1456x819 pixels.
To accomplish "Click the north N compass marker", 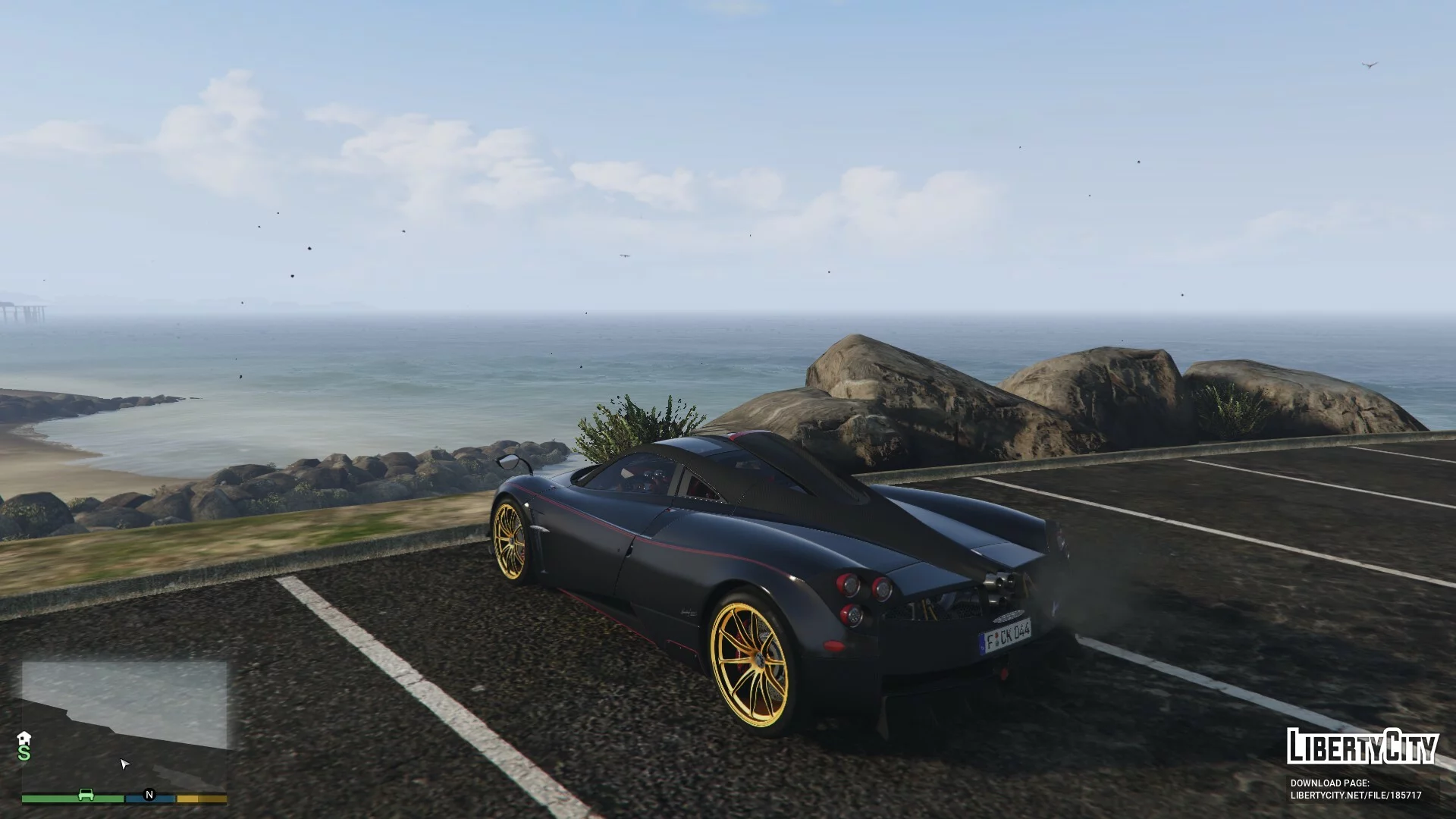I will pos(149,795).
